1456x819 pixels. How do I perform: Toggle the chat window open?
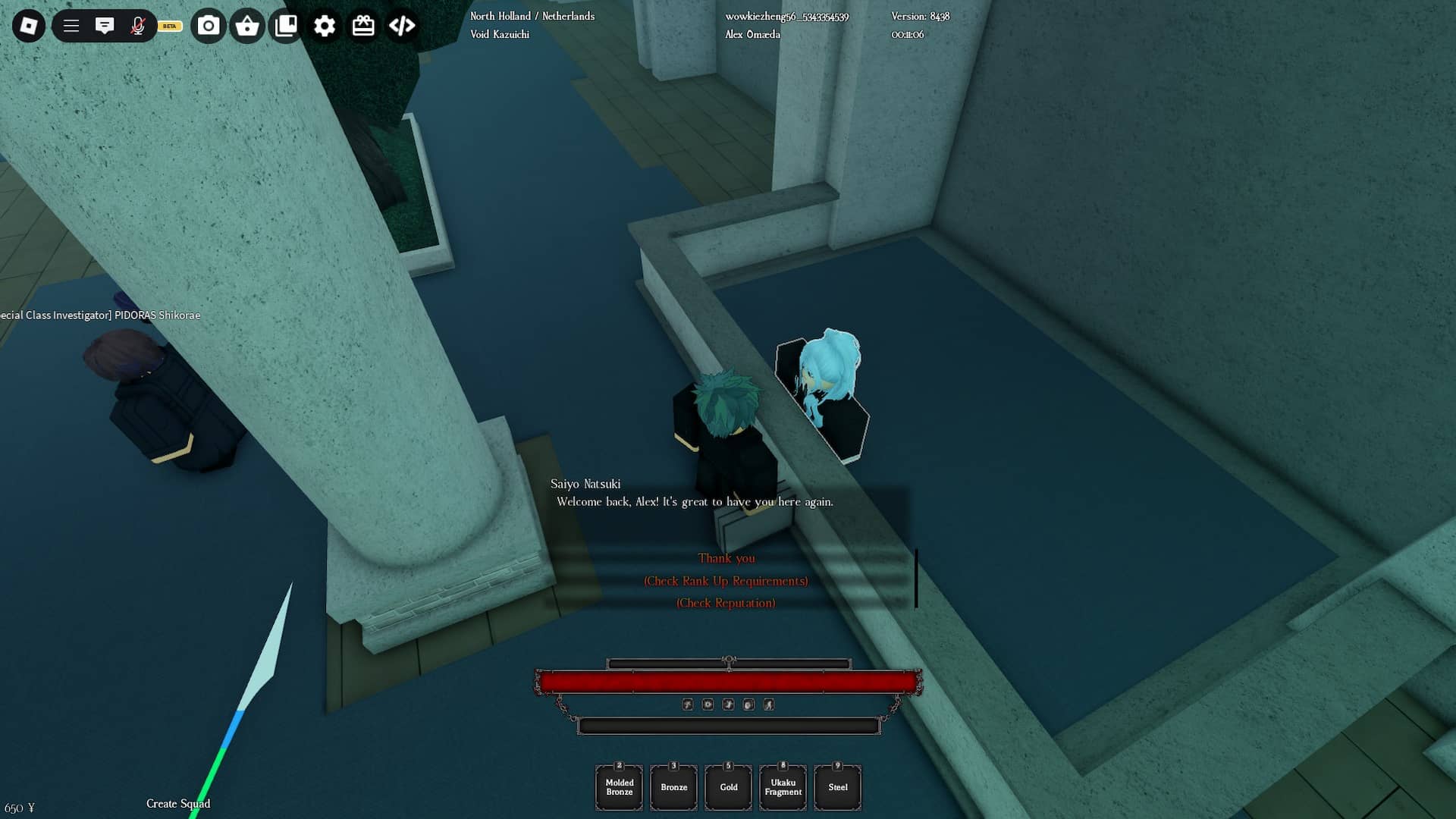pyautogui.click(x=105, y=25)
